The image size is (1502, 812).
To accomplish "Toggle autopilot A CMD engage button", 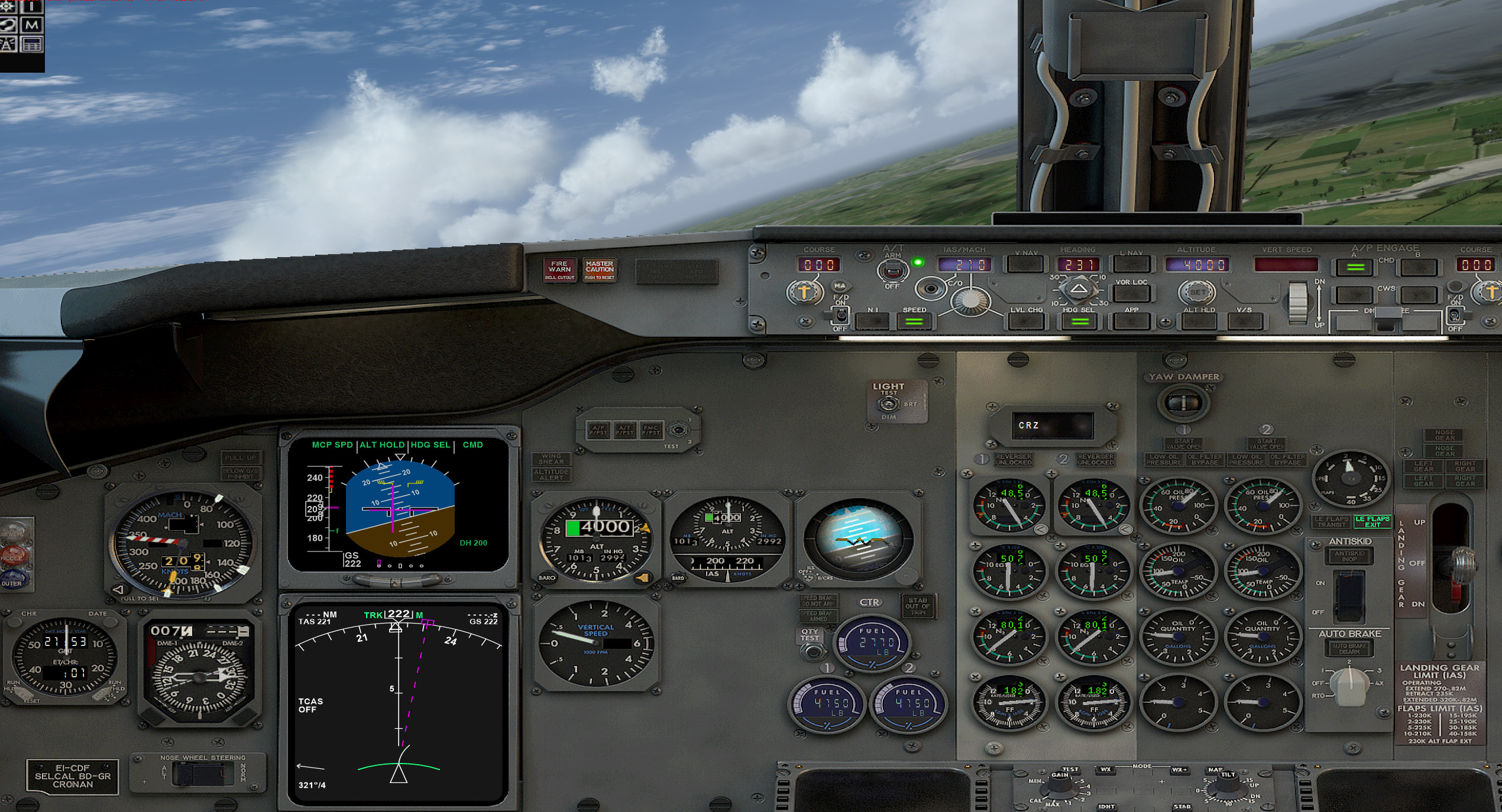I will pyautogui.click(x=1355, y=267).
